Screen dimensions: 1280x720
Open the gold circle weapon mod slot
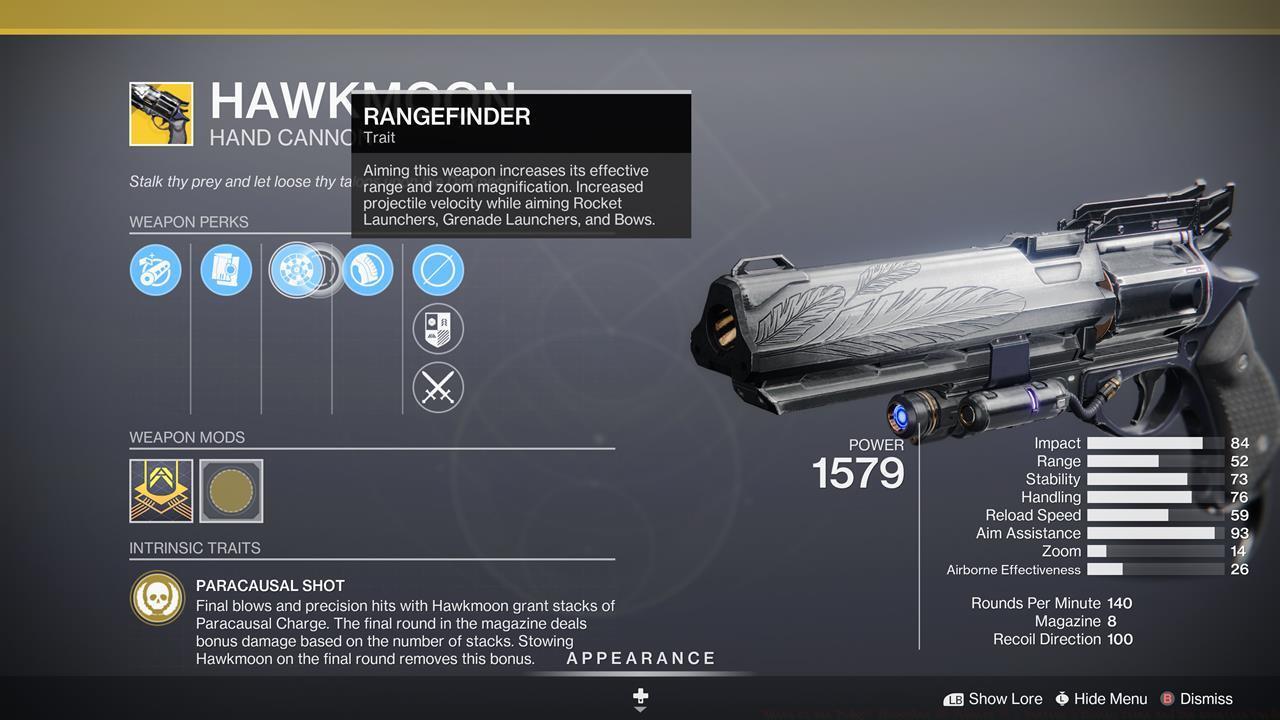(231, 491)
